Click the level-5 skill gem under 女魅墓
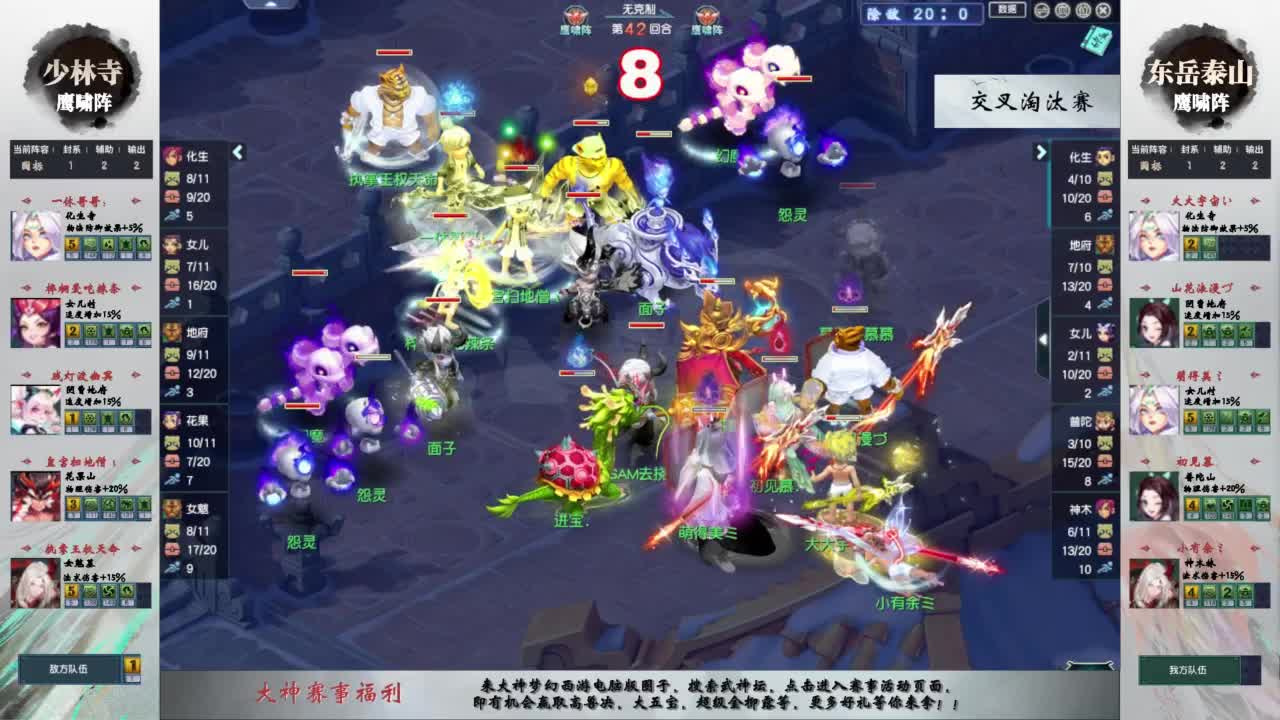The height and width of the screenshot is (720, 1280). (x=71, y=591)
